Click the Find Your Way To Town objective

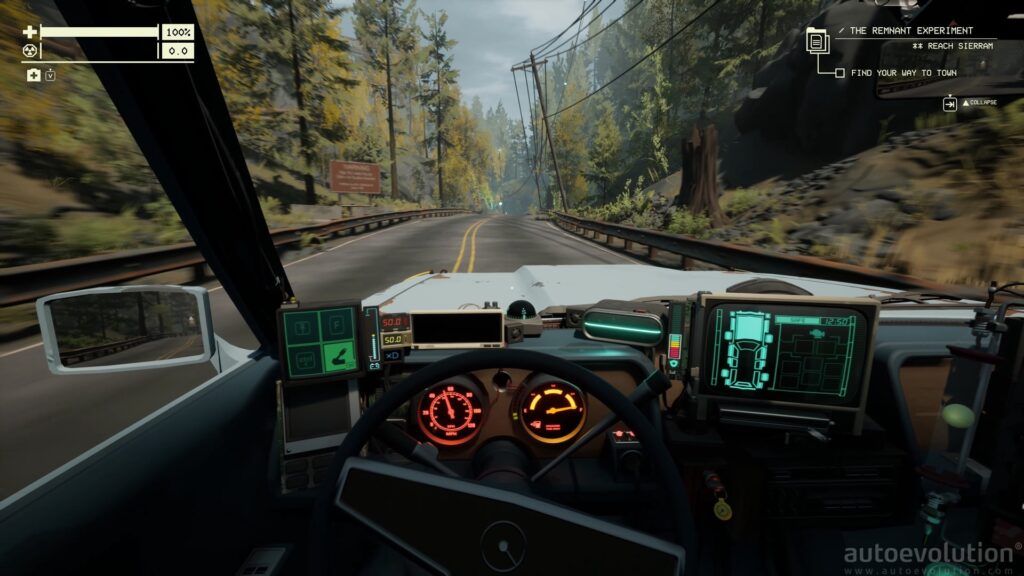click(x=904, y=72)
